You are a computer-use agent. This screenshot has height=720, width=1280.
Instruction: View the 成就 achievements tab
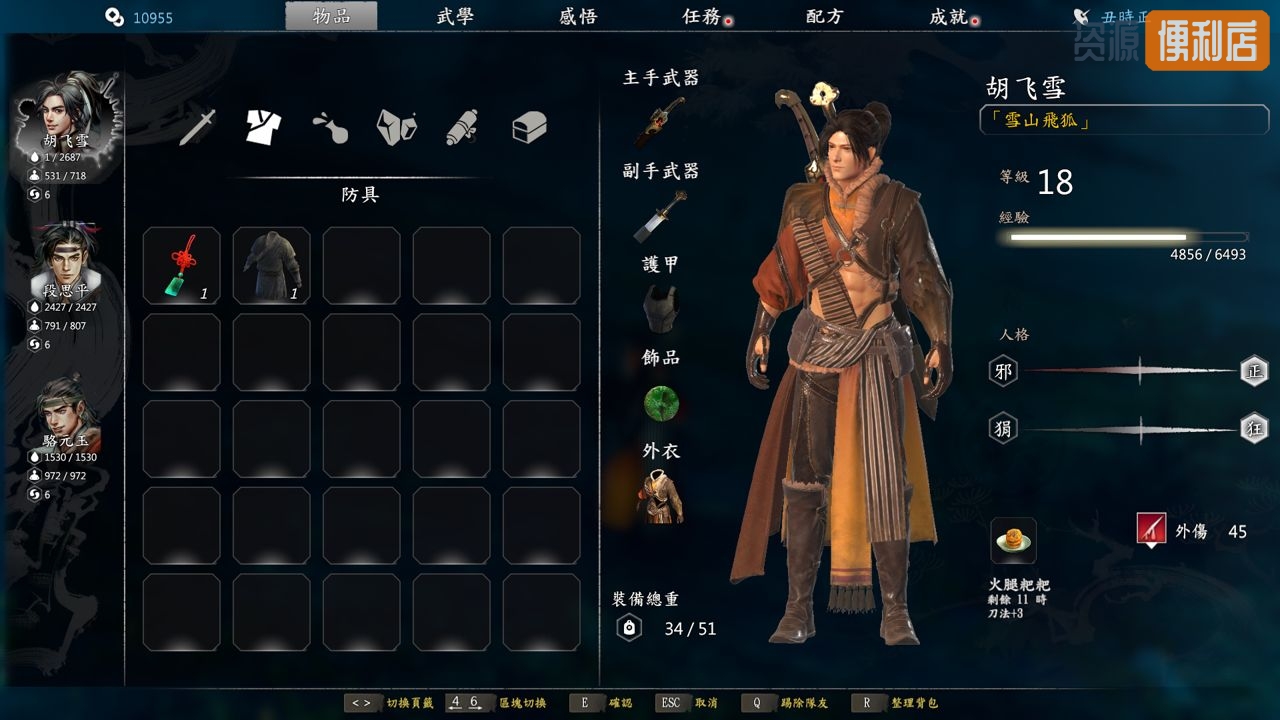pyautogui.click(x=948, y=17)
